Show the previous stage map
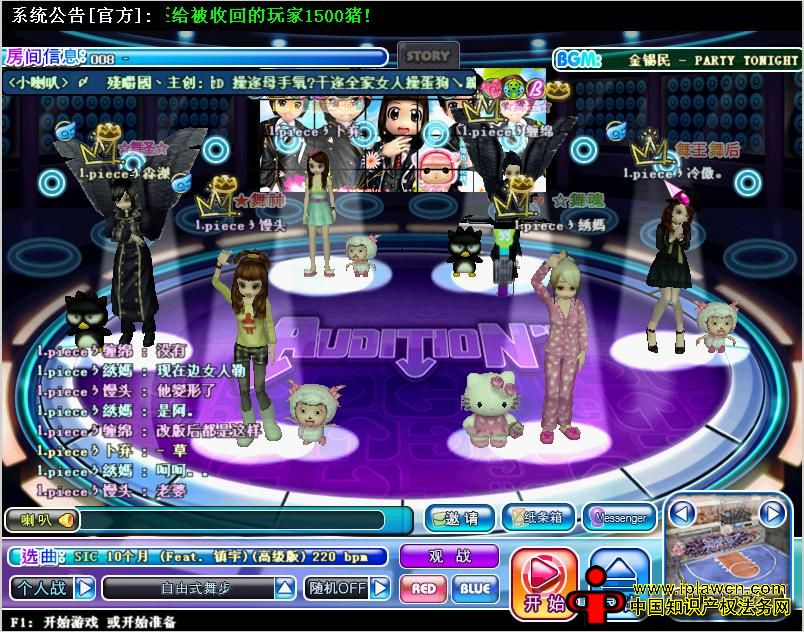The width and height of the screenshot is (804, 632). coord(682,514)
